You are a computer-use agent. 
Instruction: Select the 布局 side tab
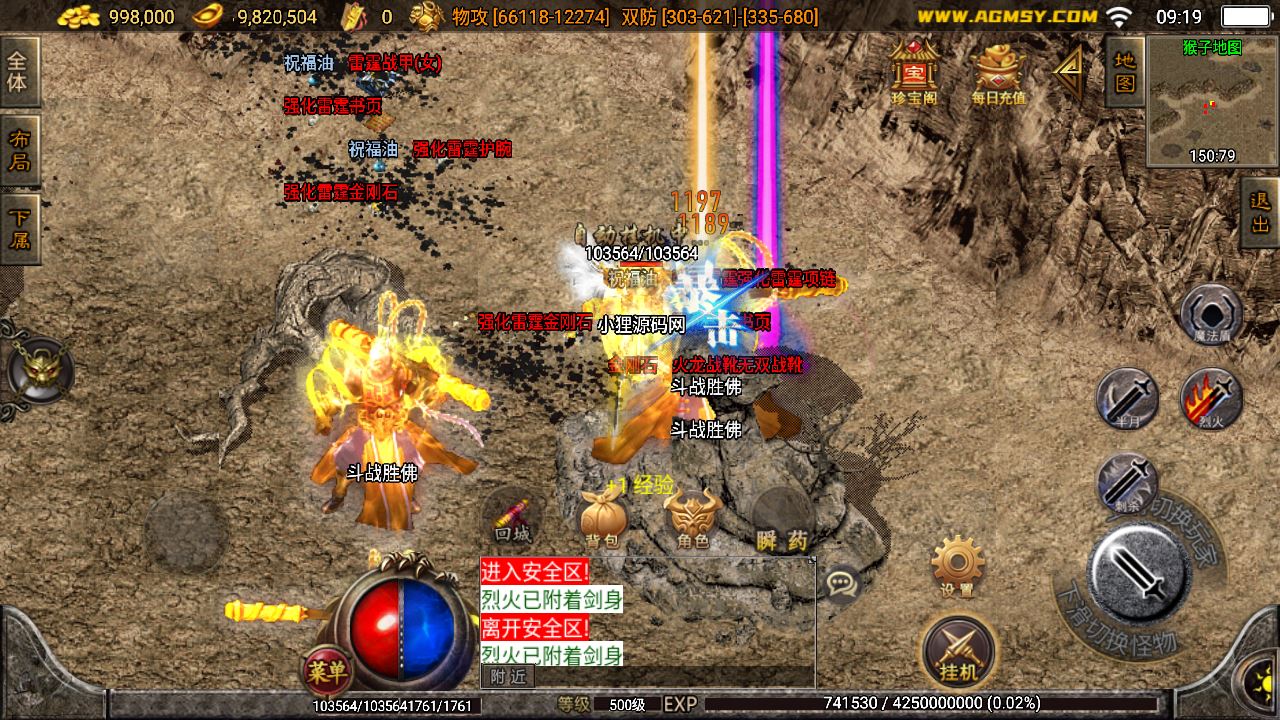(19, 150)
